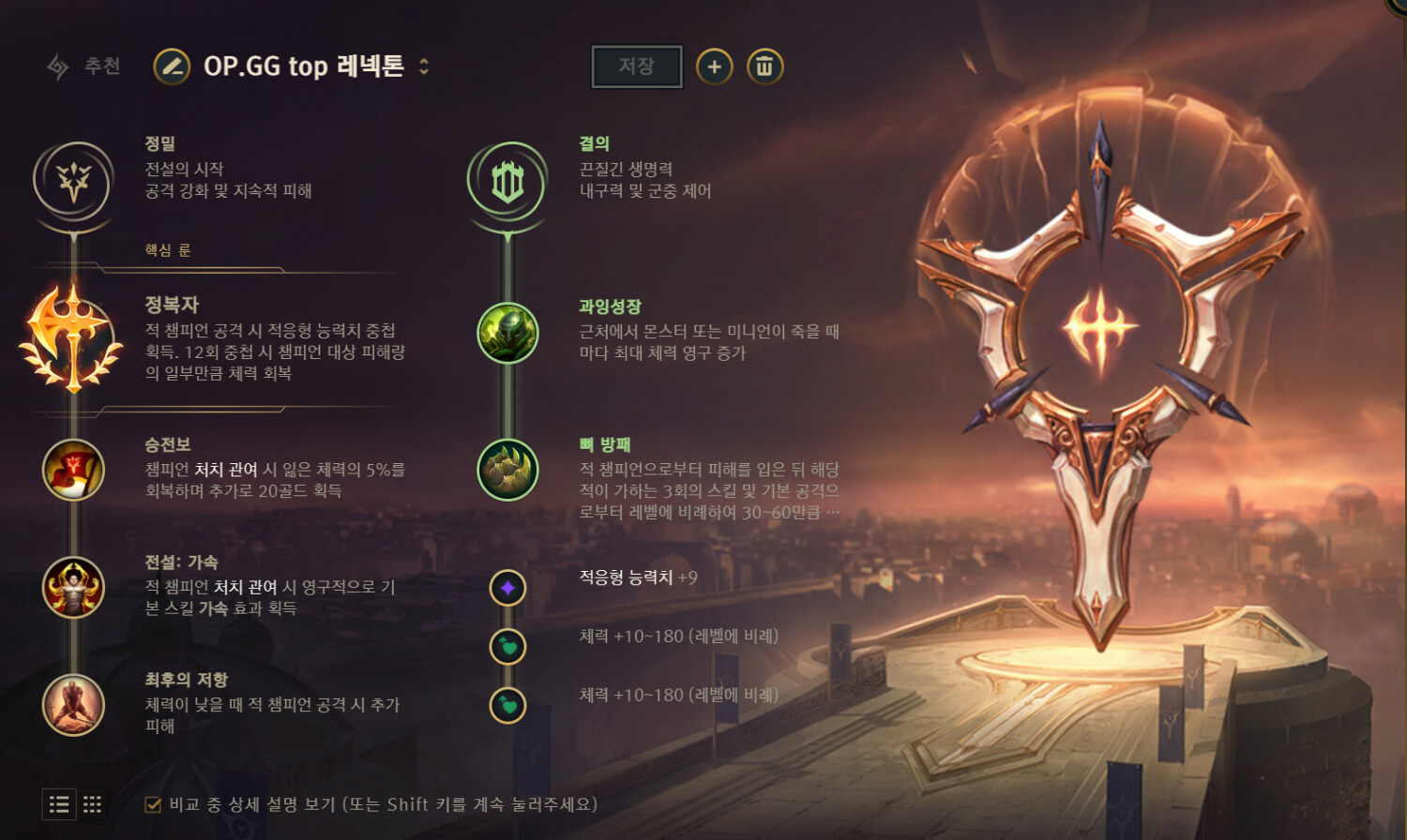Open the 결의 secondary path icon
Screen dimensions: 1407x840
click(x=507, y=182)
